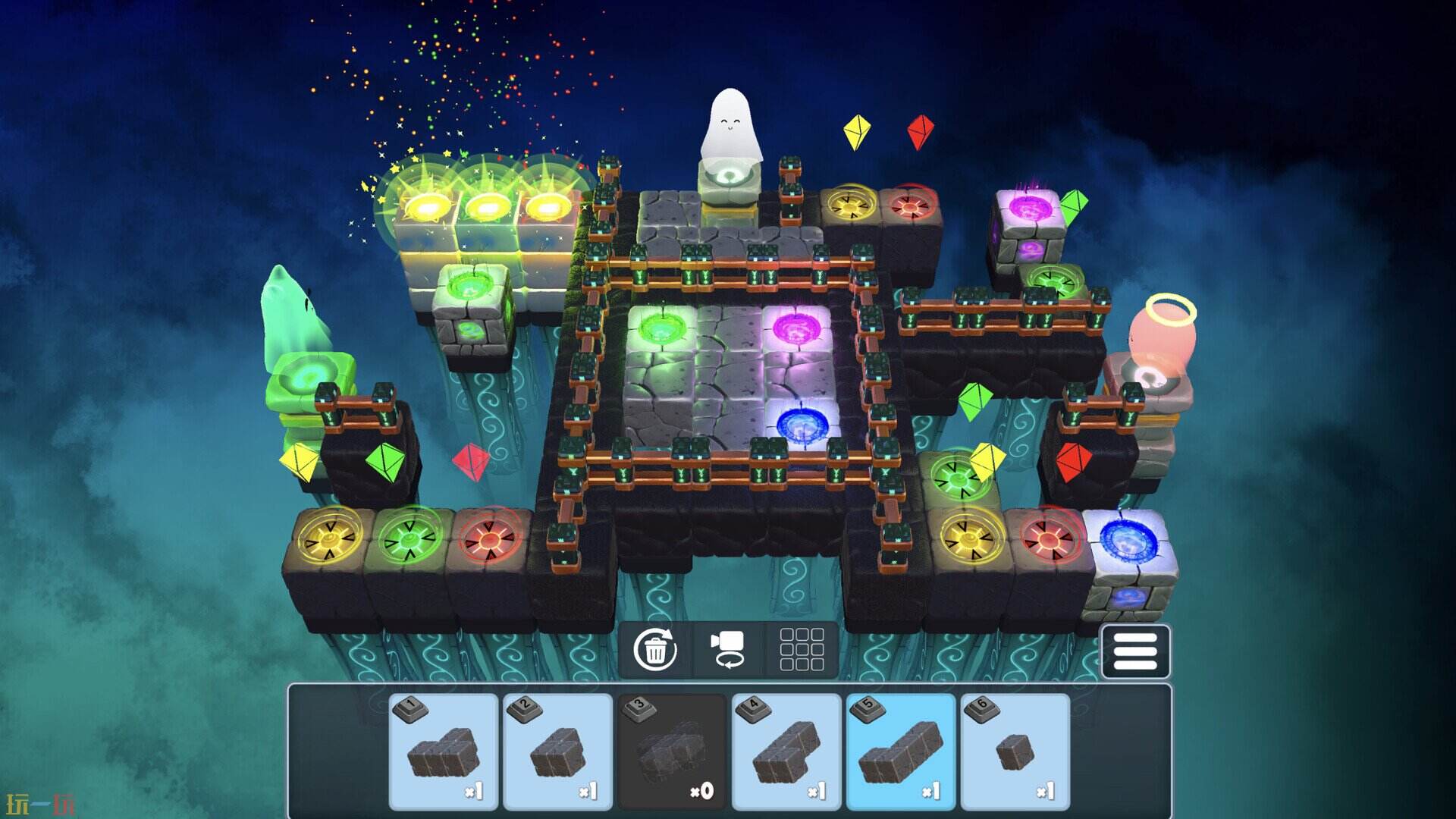
Task: Select block piece in slot 1
Action: [444, 752]
